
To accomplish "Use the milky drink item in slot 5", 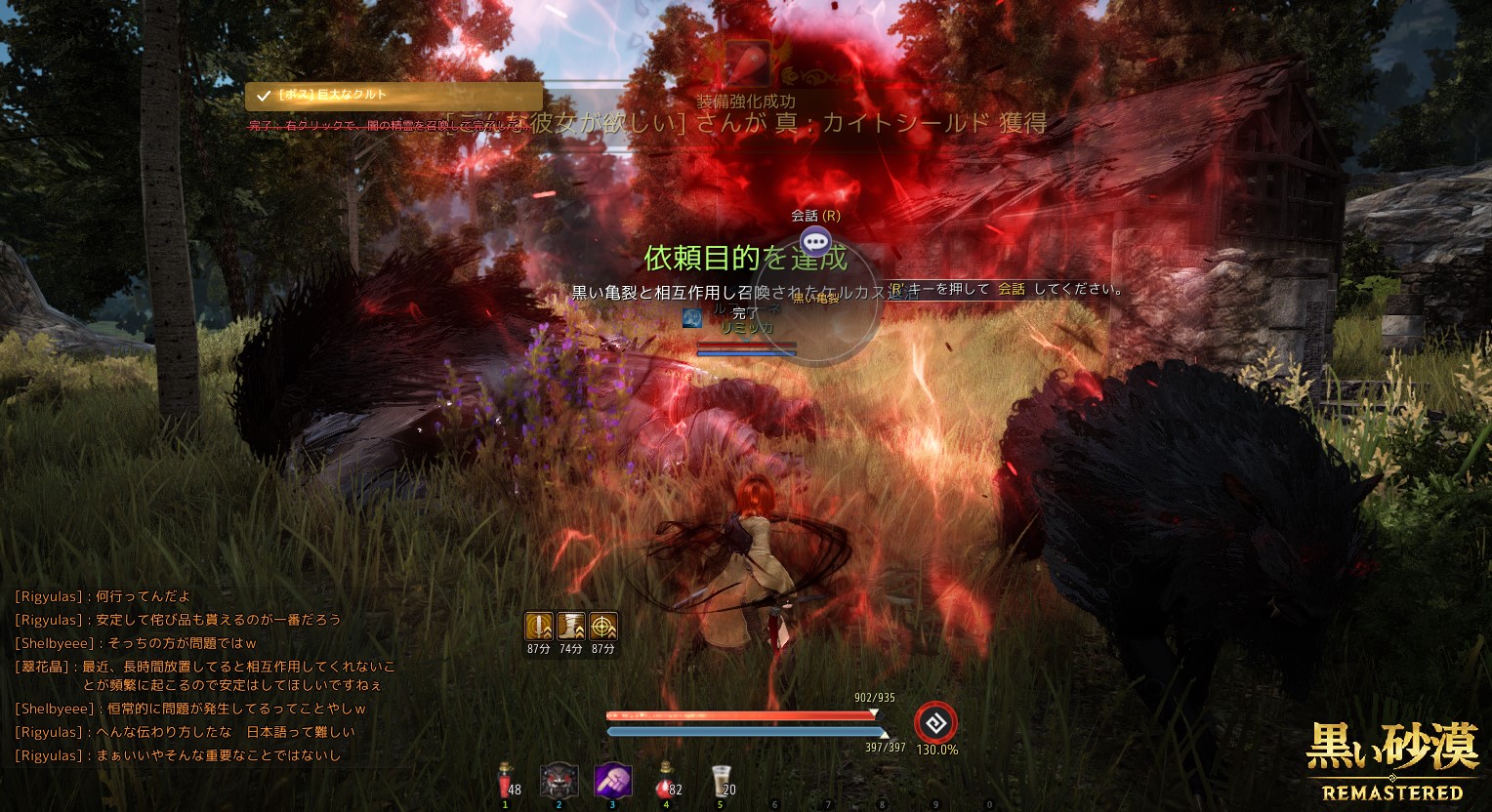I will [721, 780].
